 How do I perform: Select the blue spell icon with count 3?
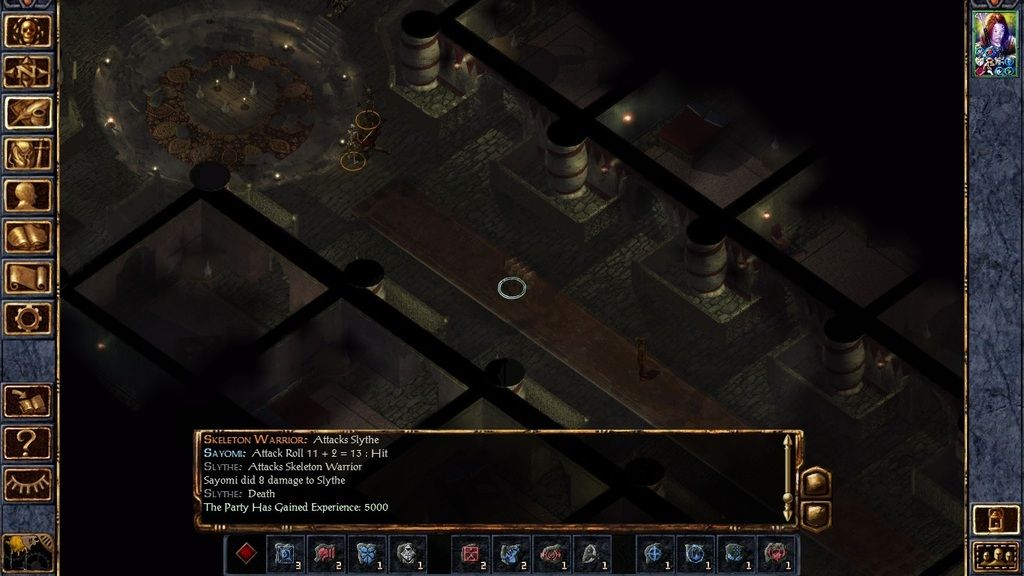[x=284, y=553]
